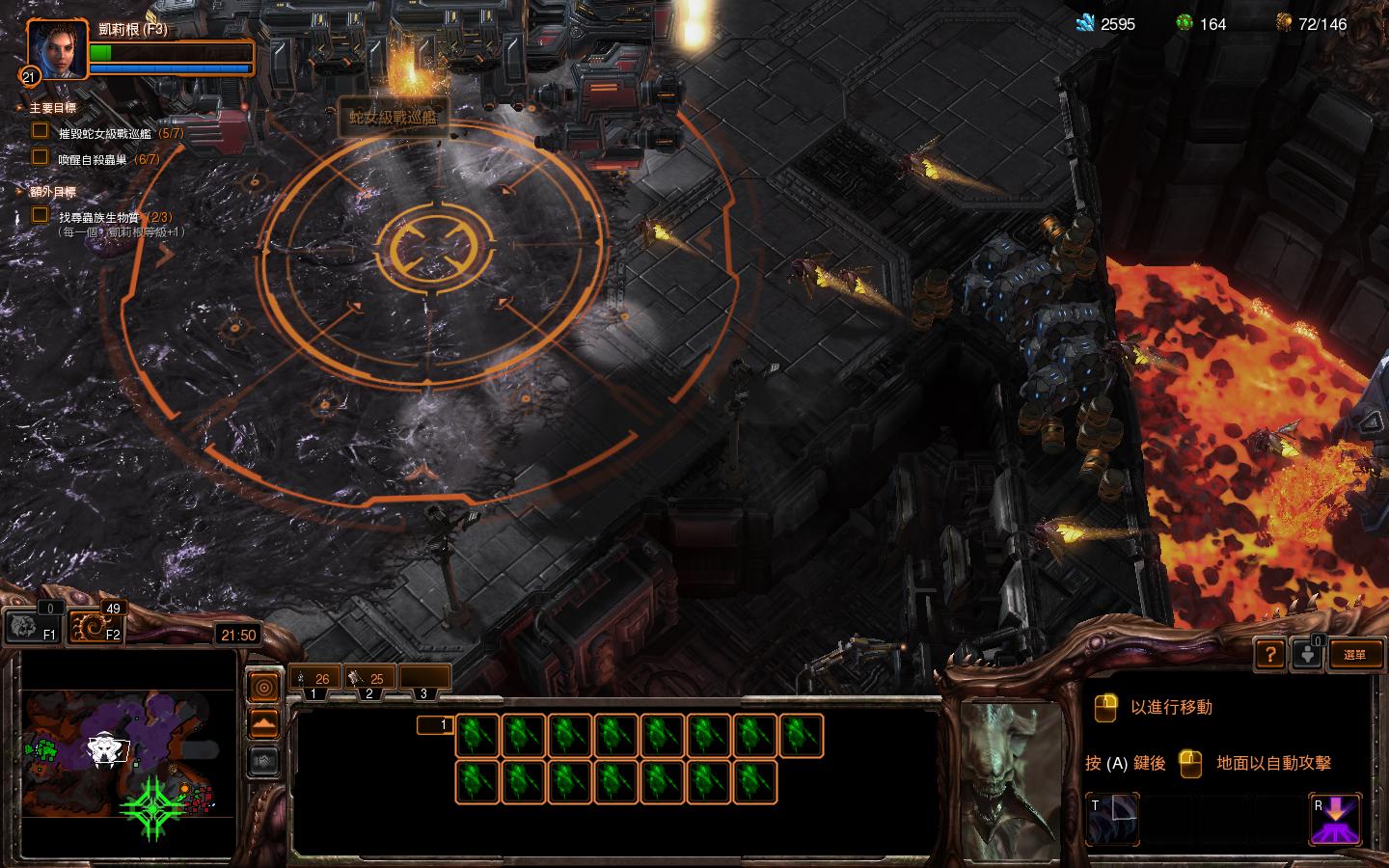Use the T ability on cooldown
Viewport: 1389px width, 868px height.
(1113, 819)
